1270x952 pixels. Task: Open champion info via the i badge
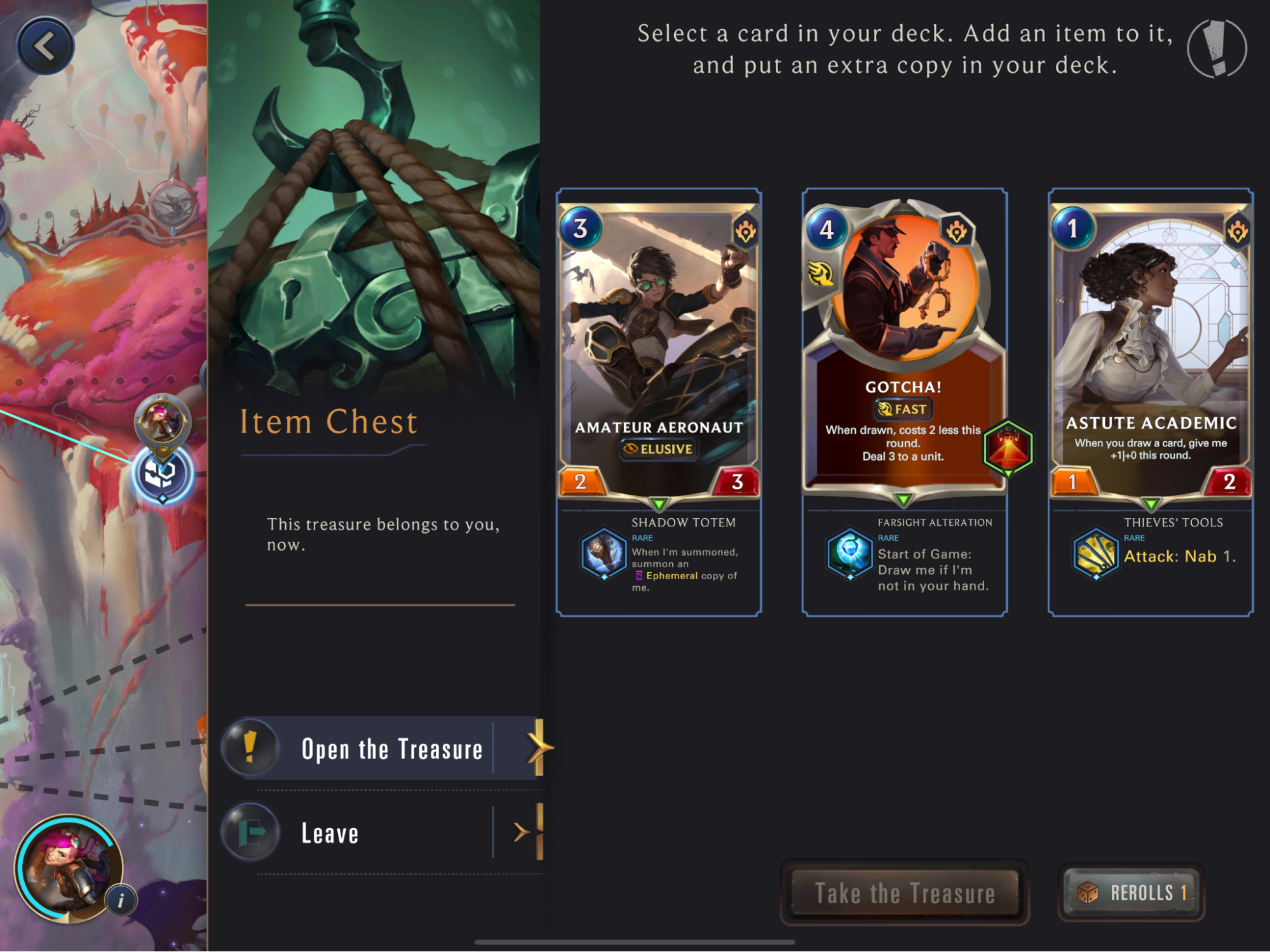121,900
